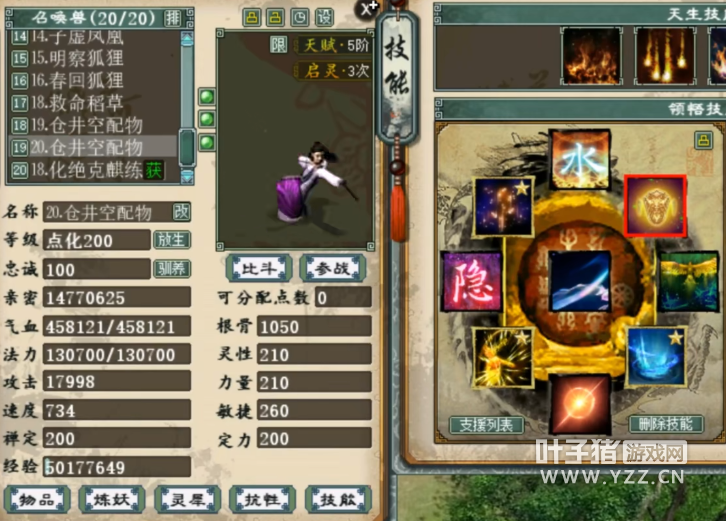This screenshot has height=521, width=726.
Task: Click the 删除技能 delete skill button
Action: click(x=666, y=424)
